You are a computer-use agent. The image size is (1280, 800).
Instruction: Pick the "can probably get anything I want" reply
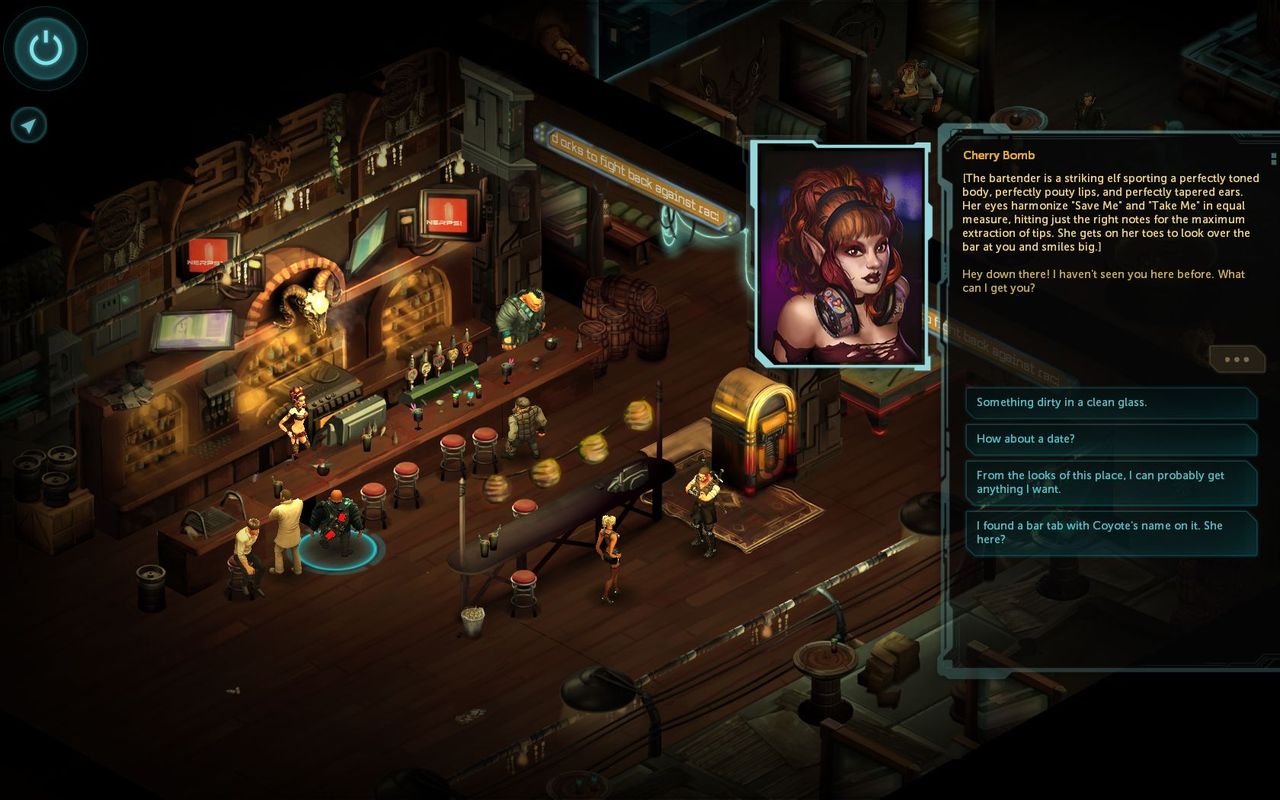pyautogui.click(x=1110, y=483)
